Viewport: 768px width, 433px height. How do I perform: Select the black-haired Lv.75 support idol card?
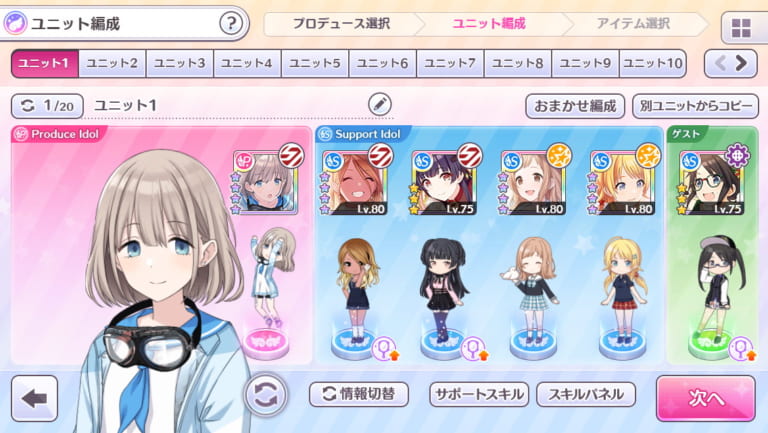(x=445, y=182)
